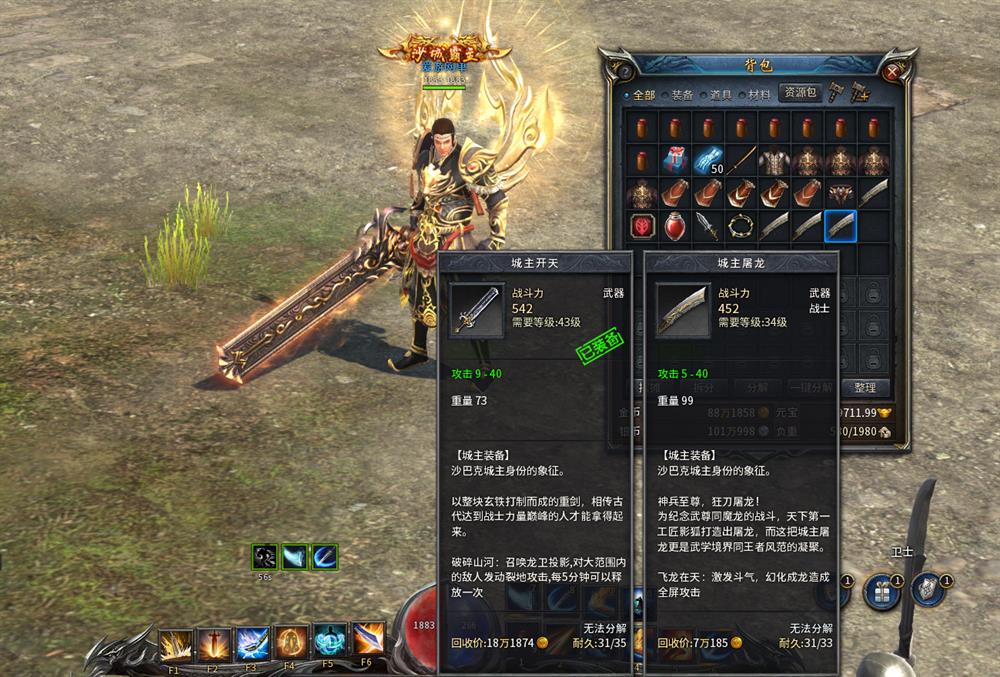Click the 整理 sort button
Viewport: 1000px width, 677px height.
click(x=865, y=387)
